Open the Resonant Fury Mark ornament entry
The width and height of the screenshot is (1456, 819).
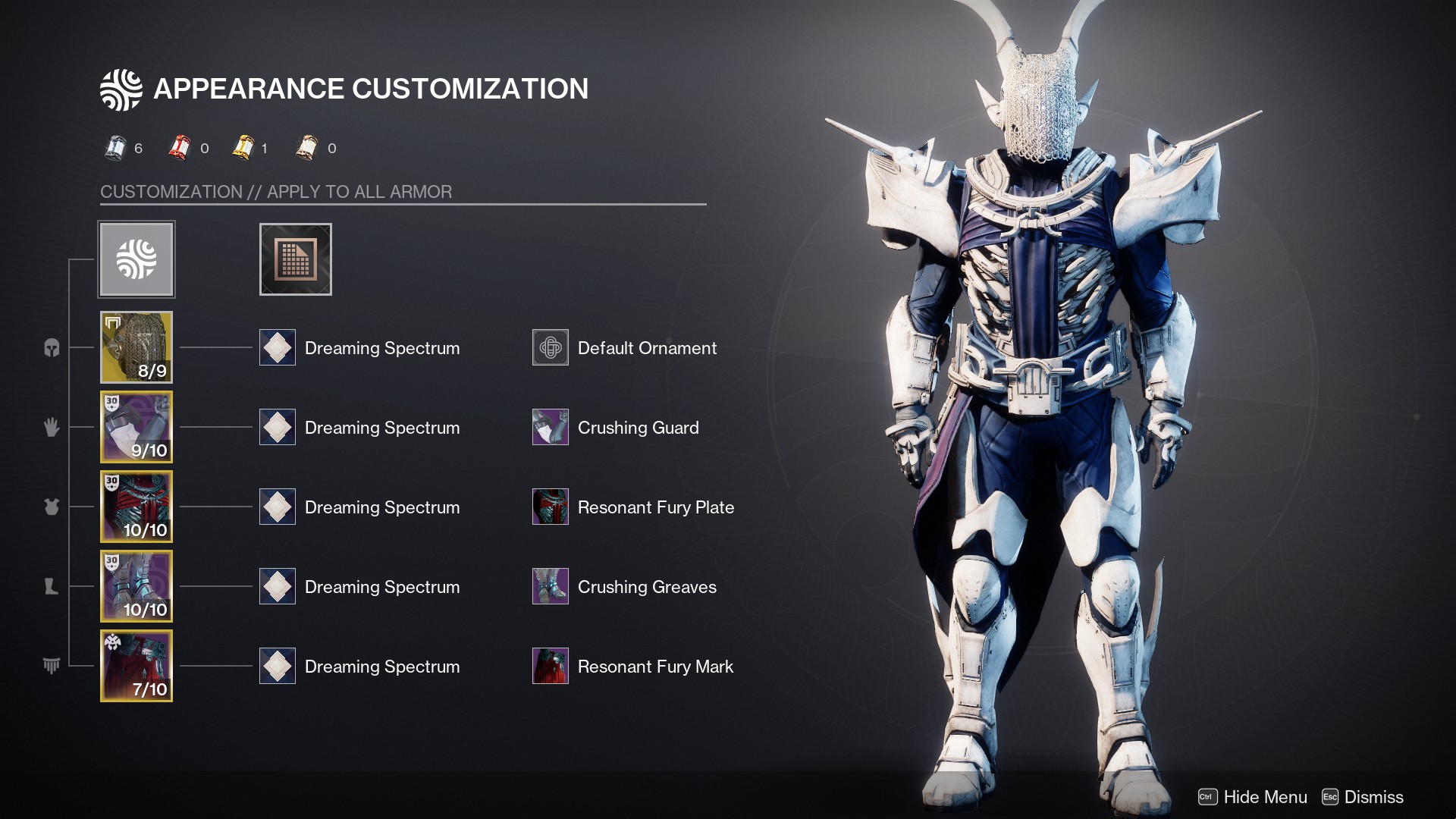(551, 666)
